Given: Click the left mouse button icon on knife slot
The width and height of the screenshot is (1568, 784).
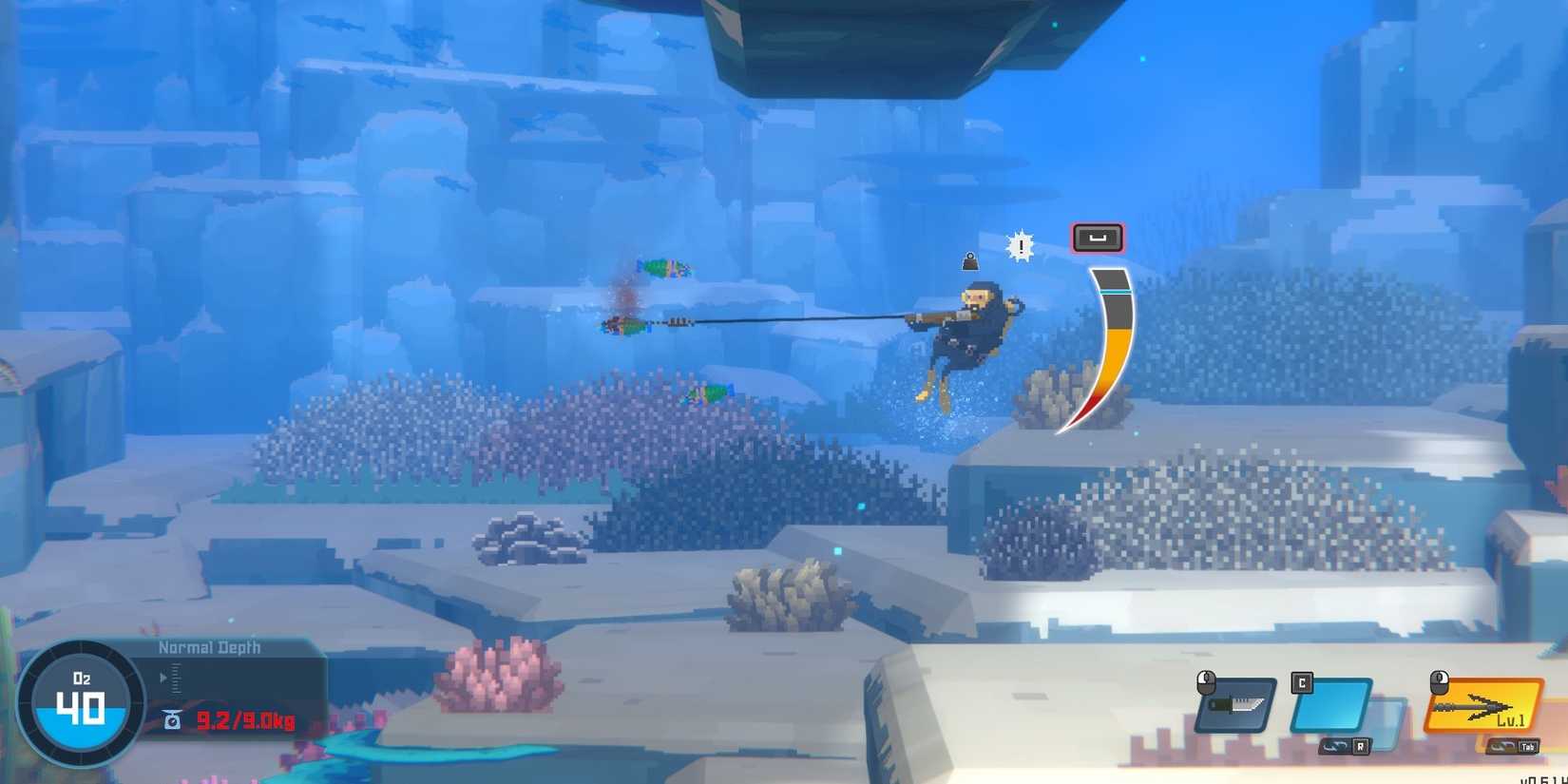Looking at the screenshot, I should pyautogui.click(x=1206, y=681).
